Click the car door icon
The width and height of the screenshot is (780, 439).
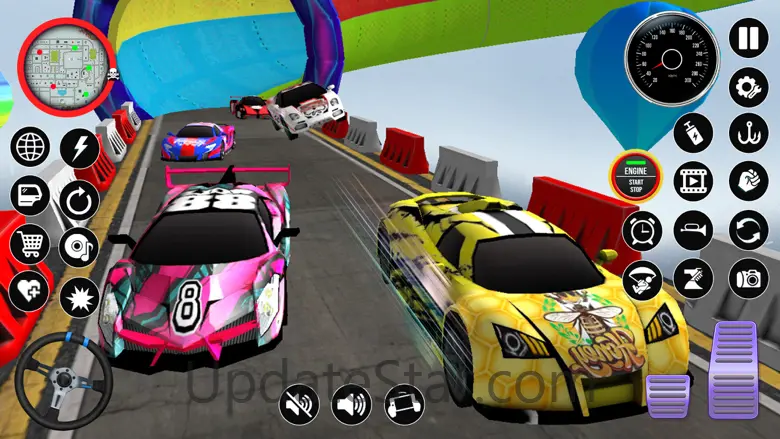(30, 195)
